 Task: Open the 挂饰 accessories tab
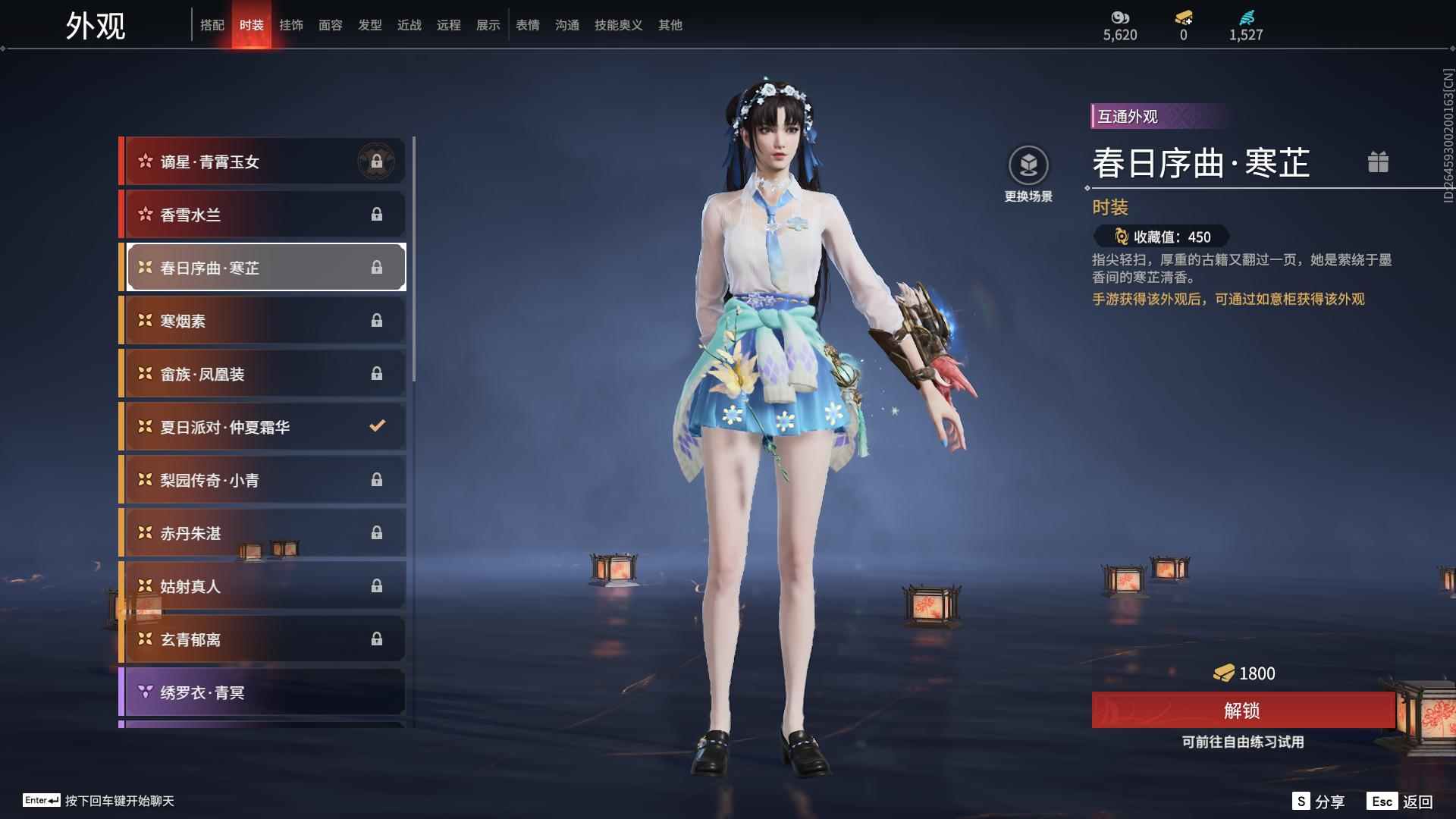point(291,25)
